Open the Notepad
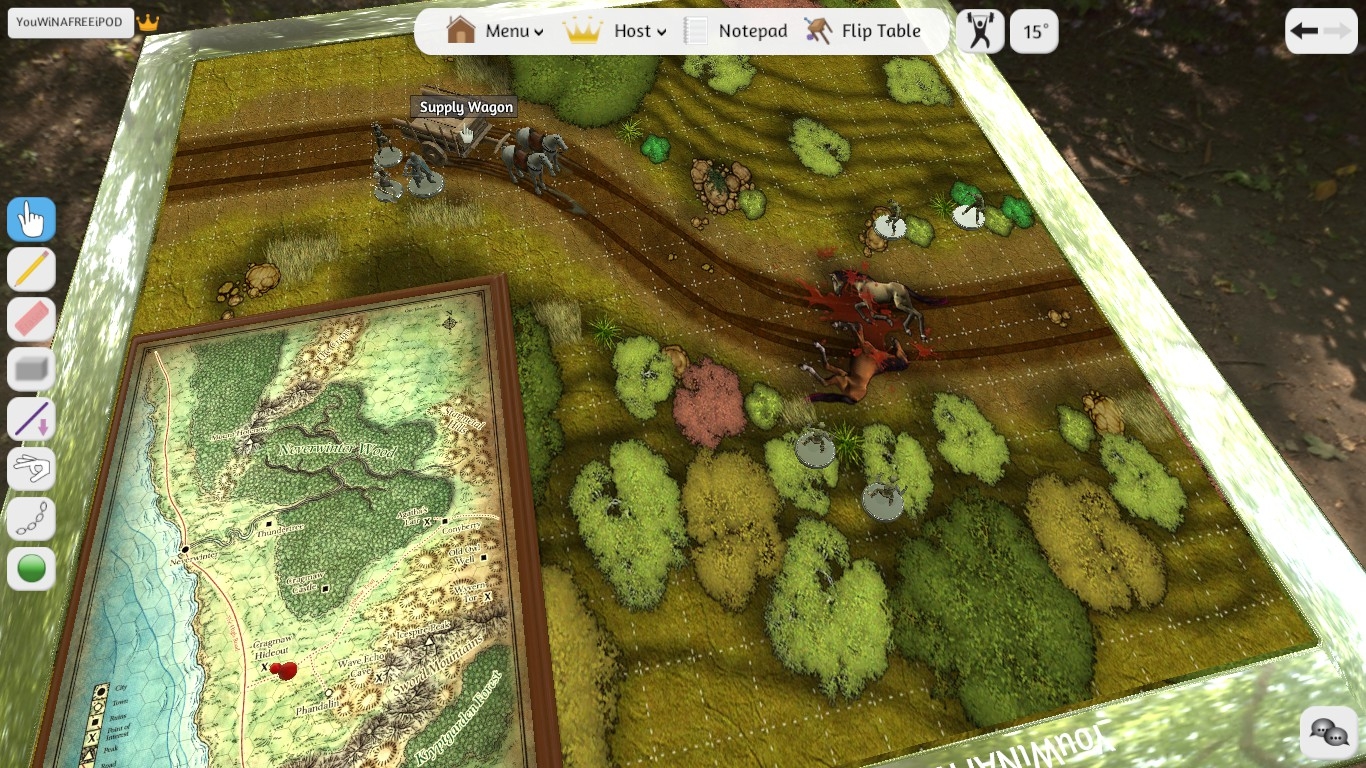This screenshot has width=1366, height=768. click(x=736, y=31)
